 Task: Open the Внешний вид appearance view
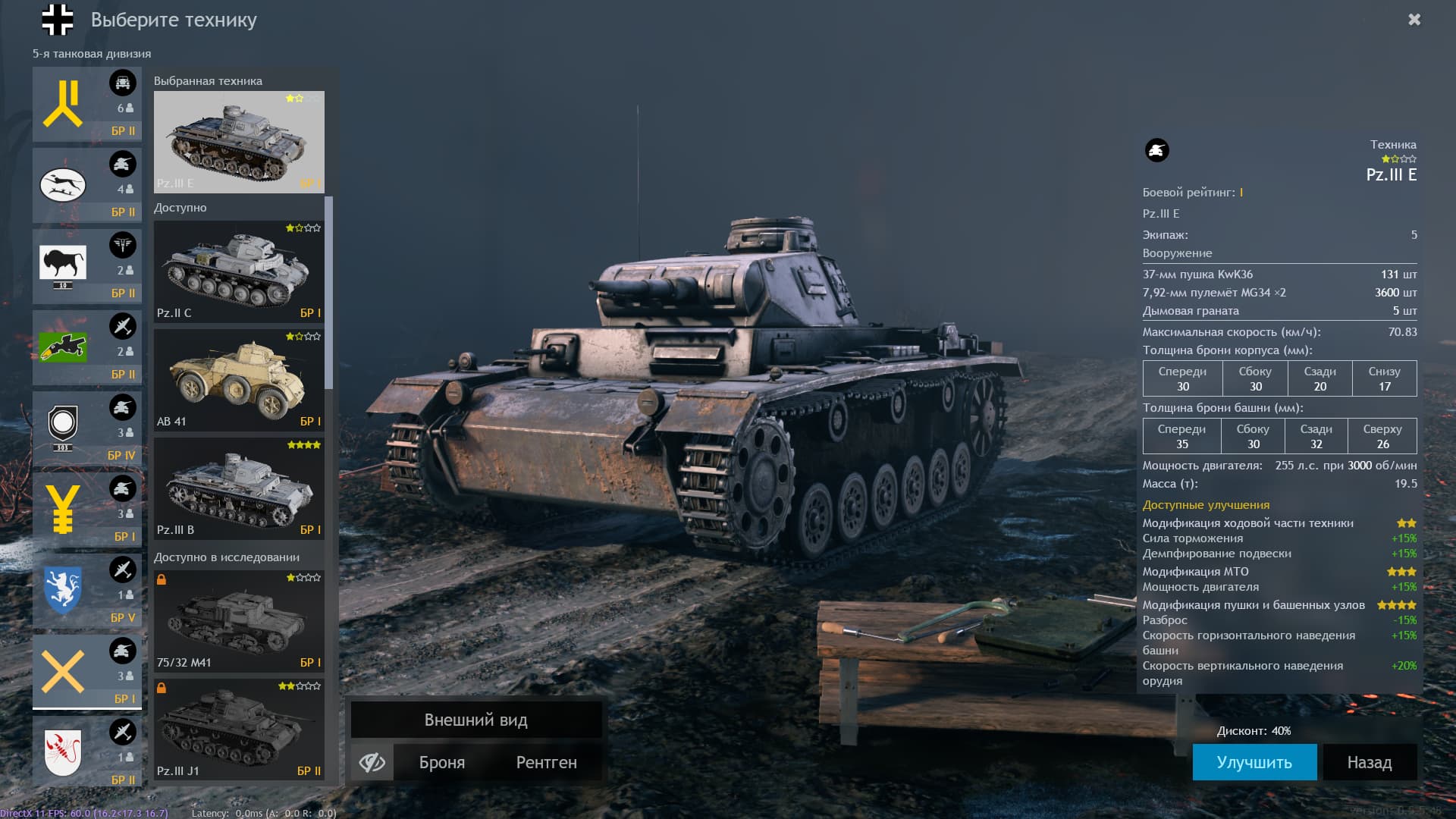(x=475, y=720)
